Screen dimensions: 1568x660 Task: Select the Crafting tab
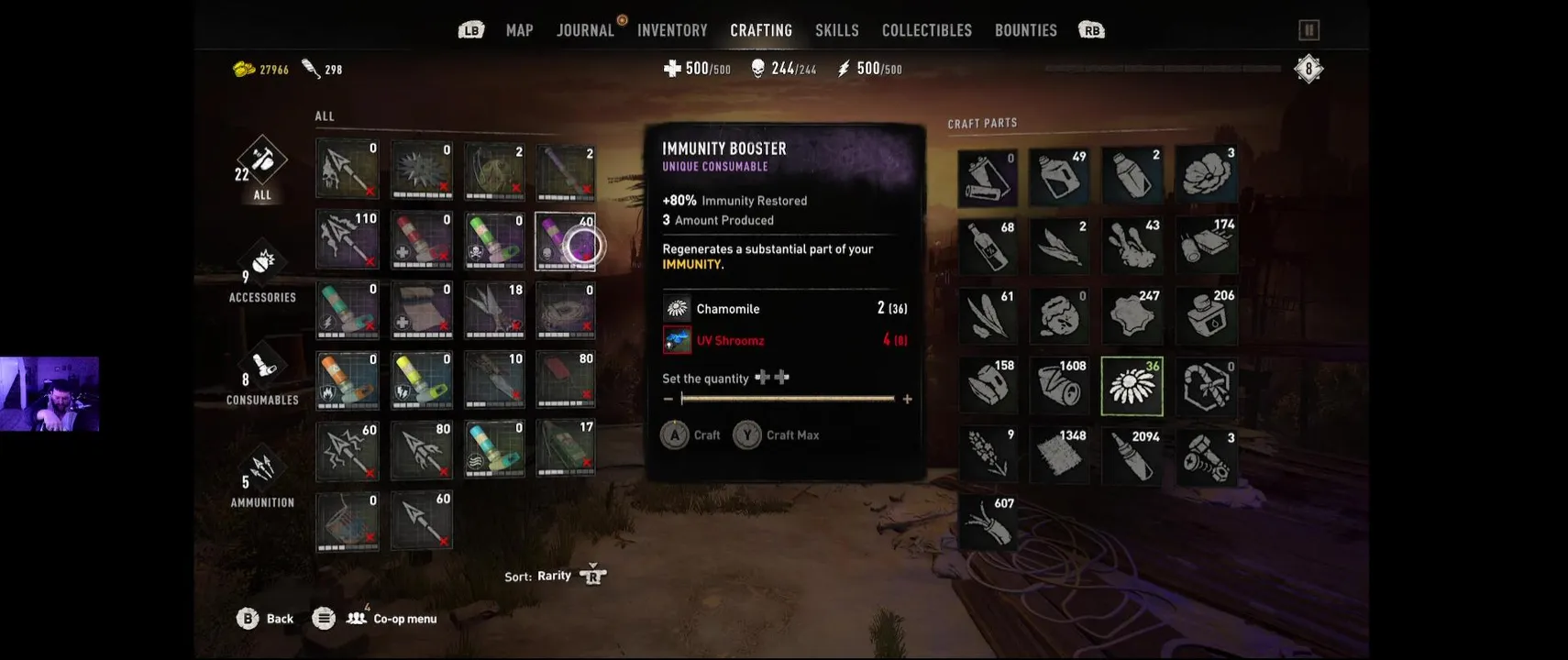(x=761, y=30)
